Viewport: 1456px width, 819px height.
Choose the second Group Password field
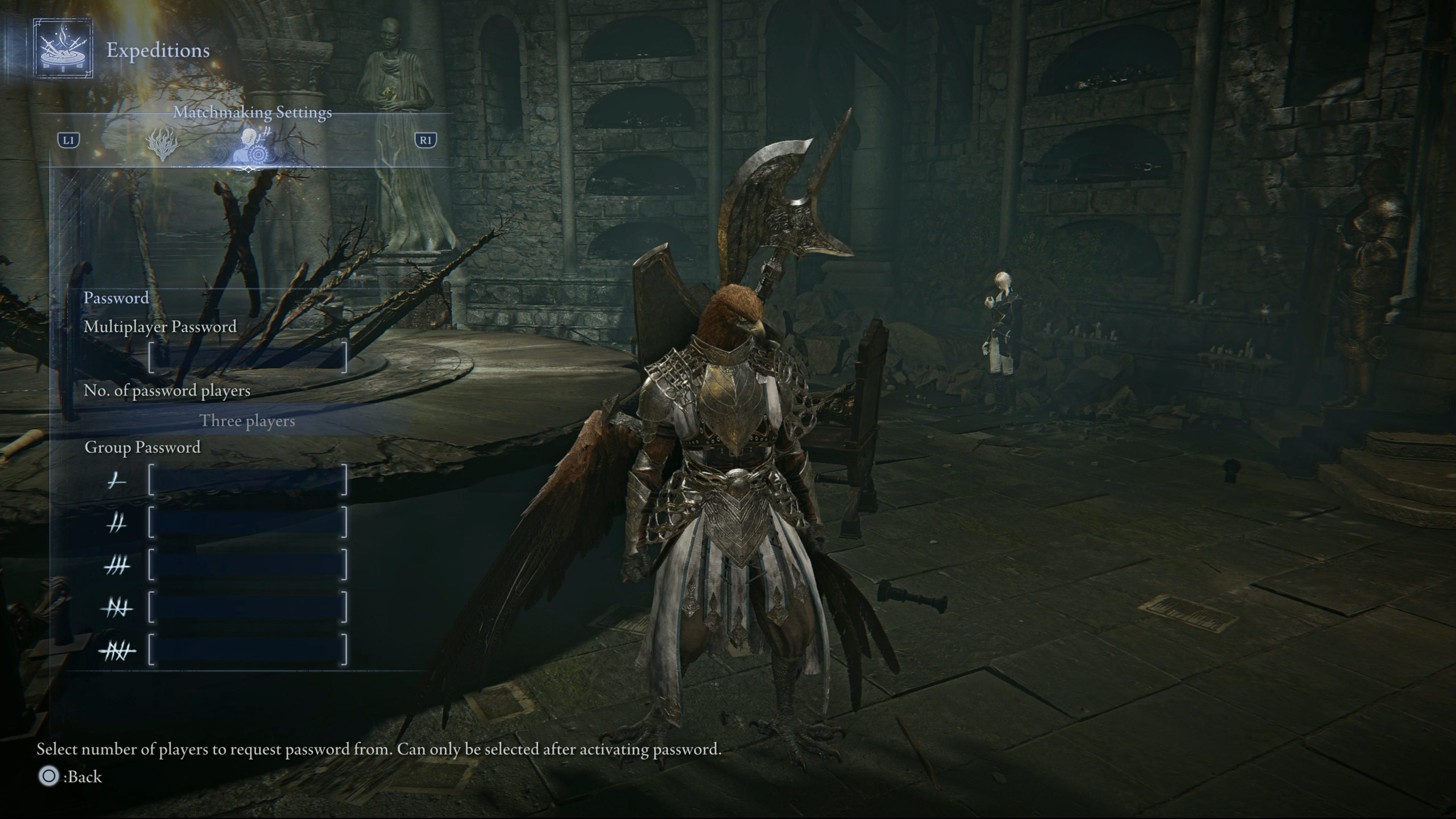coord(248,523)
